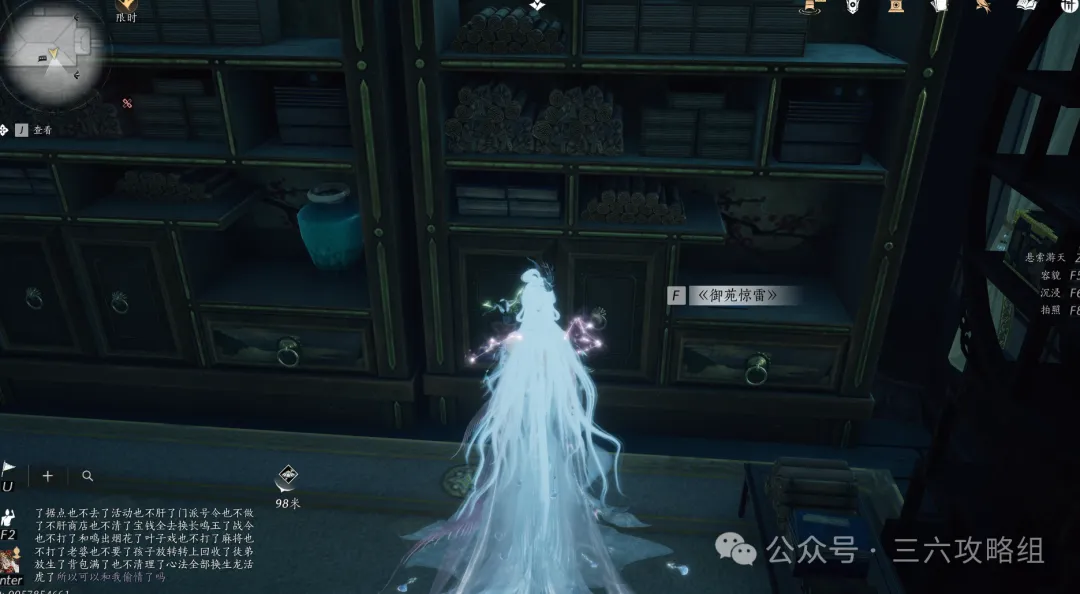1080x594 pixels.
Task: Open the magnifying glass search in chat
Action: point(88,476)
